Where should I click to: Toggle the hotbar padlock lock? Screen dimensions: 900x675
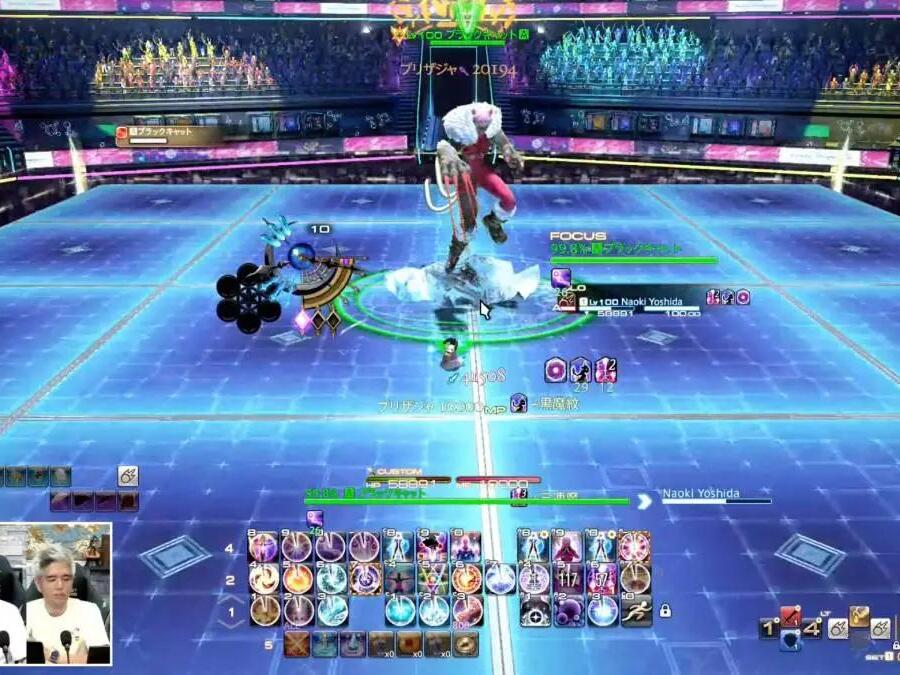click(665, 609)
